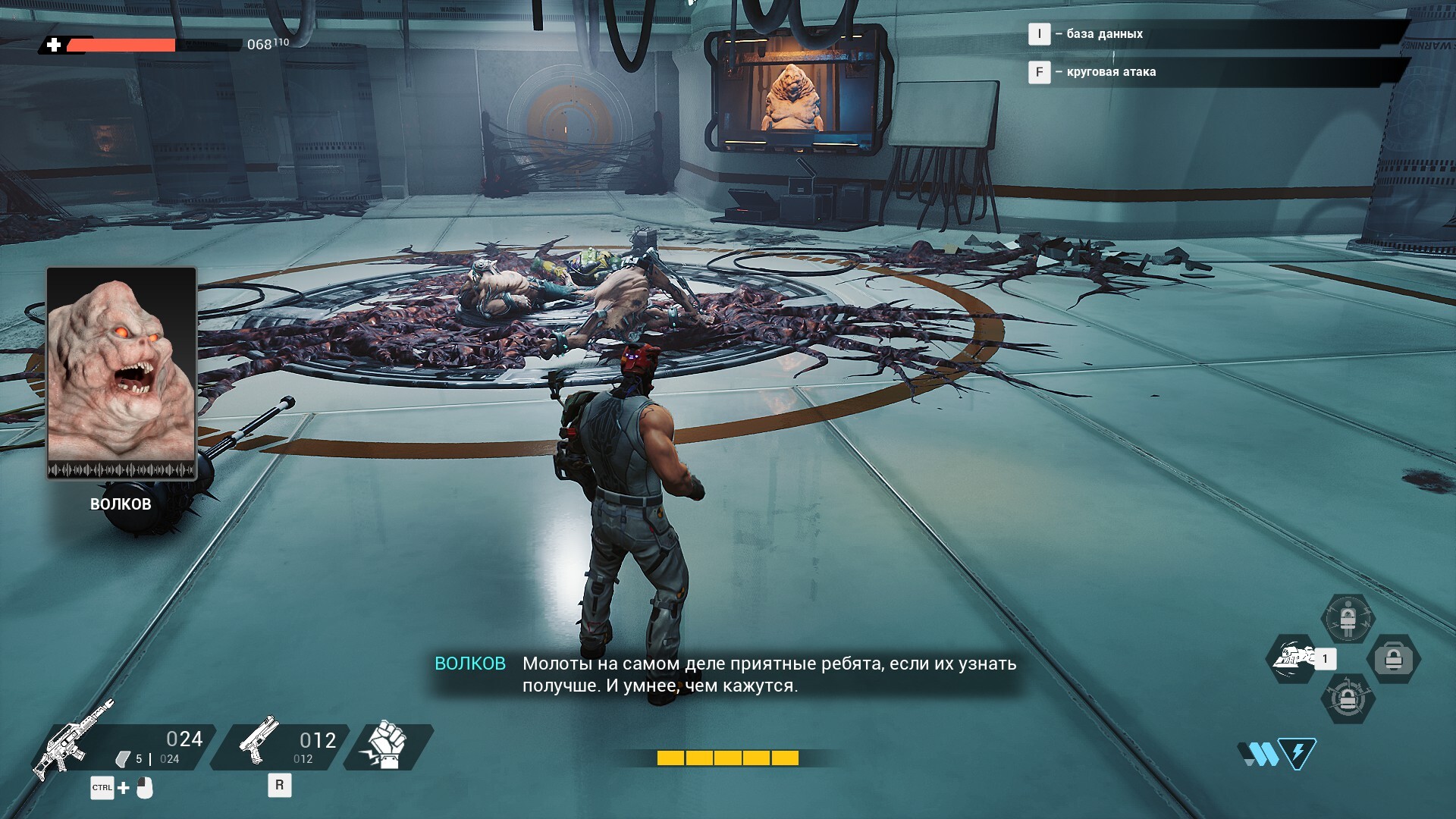The width and height of the screenshot is (1456, 819).
Task: Click the locked person shield ability
Action: 1348,619
